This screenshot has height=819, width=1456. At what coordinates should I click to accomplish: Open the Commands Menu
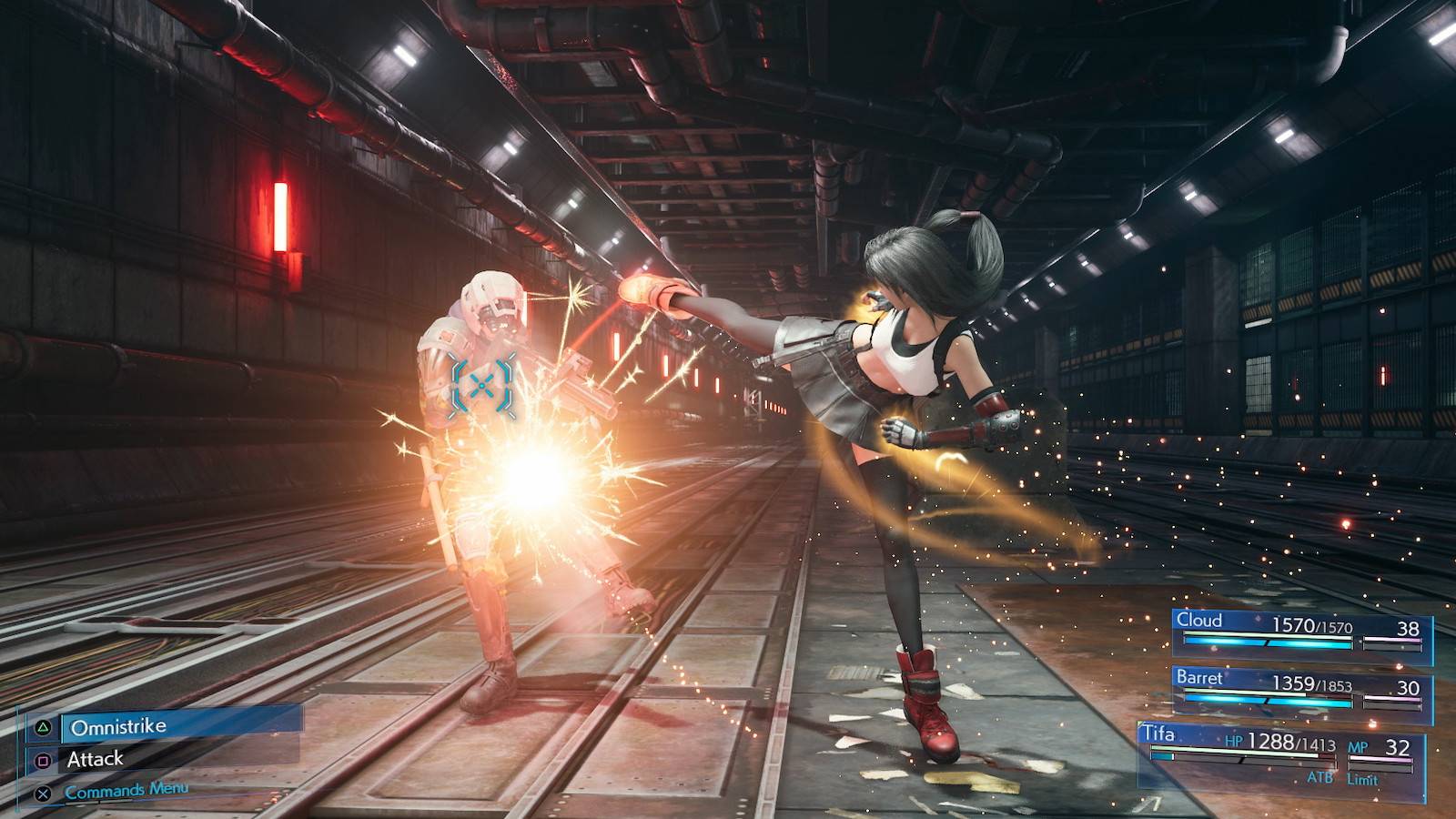point(127,790)
